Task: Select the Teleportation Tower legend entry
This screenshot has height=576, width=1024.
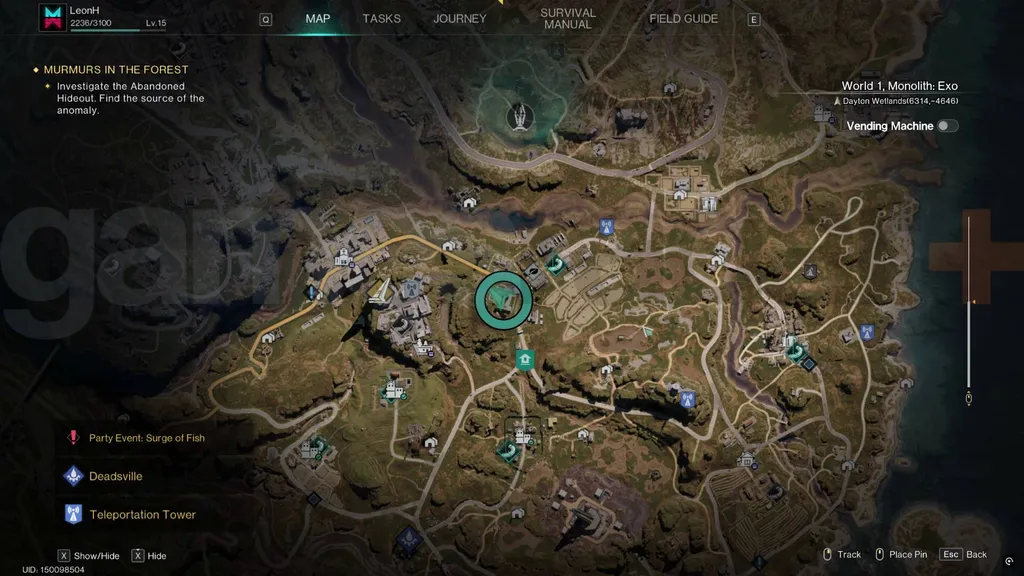Action: (x=142, y=514)
